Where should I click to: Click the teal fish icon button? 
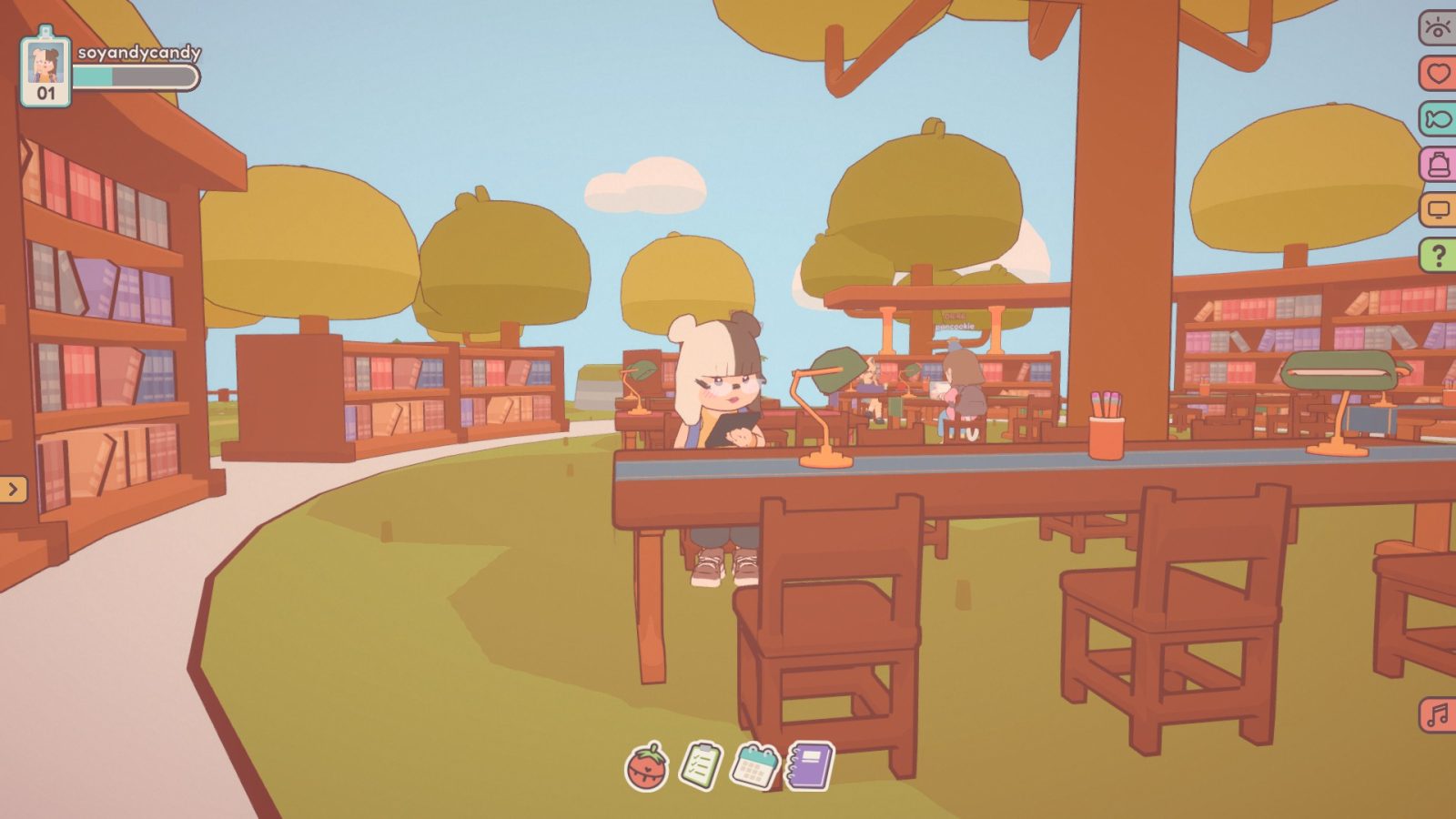(1438, 118)
